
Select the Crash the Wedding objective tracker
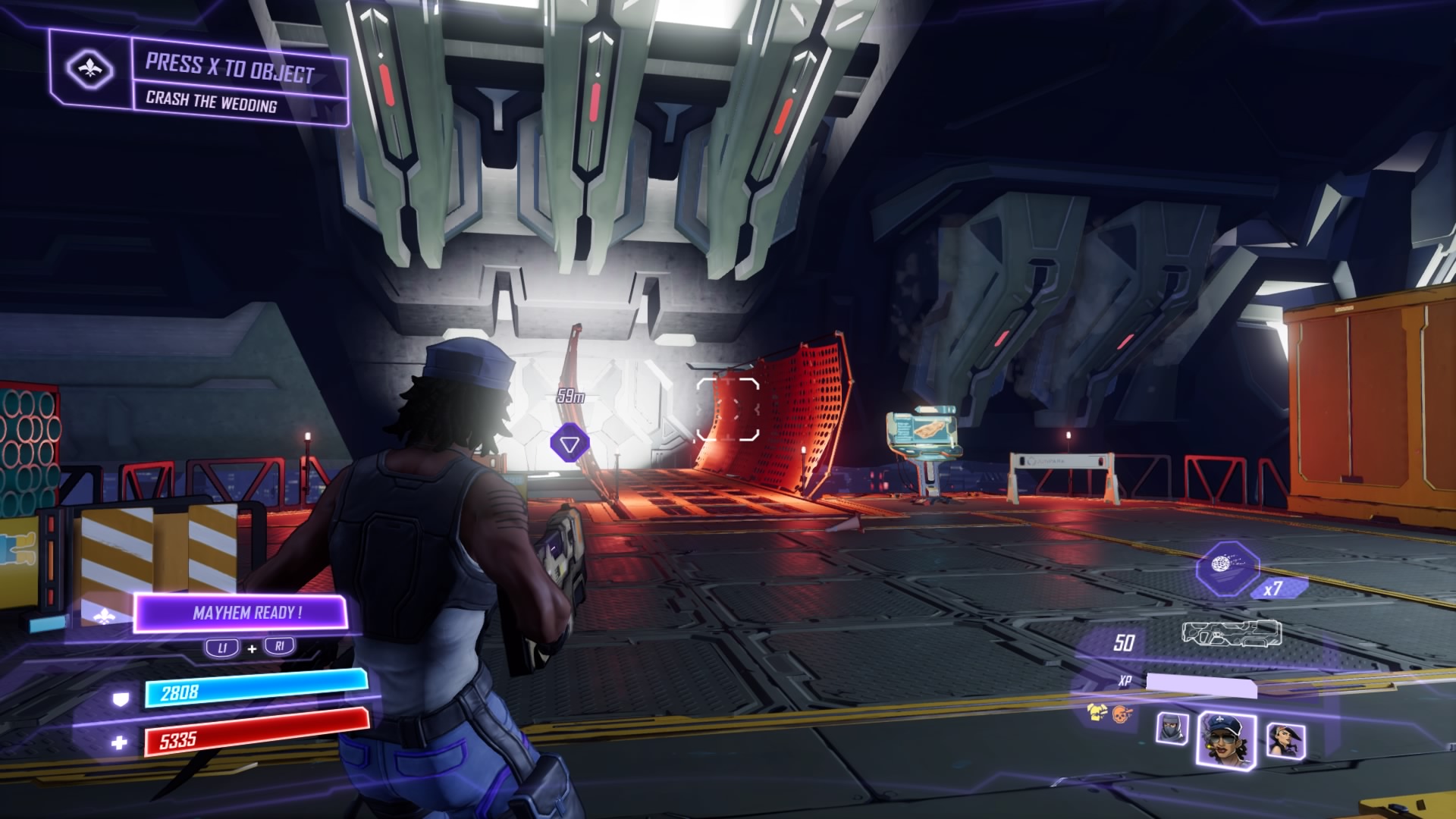(x=212, y=102)
